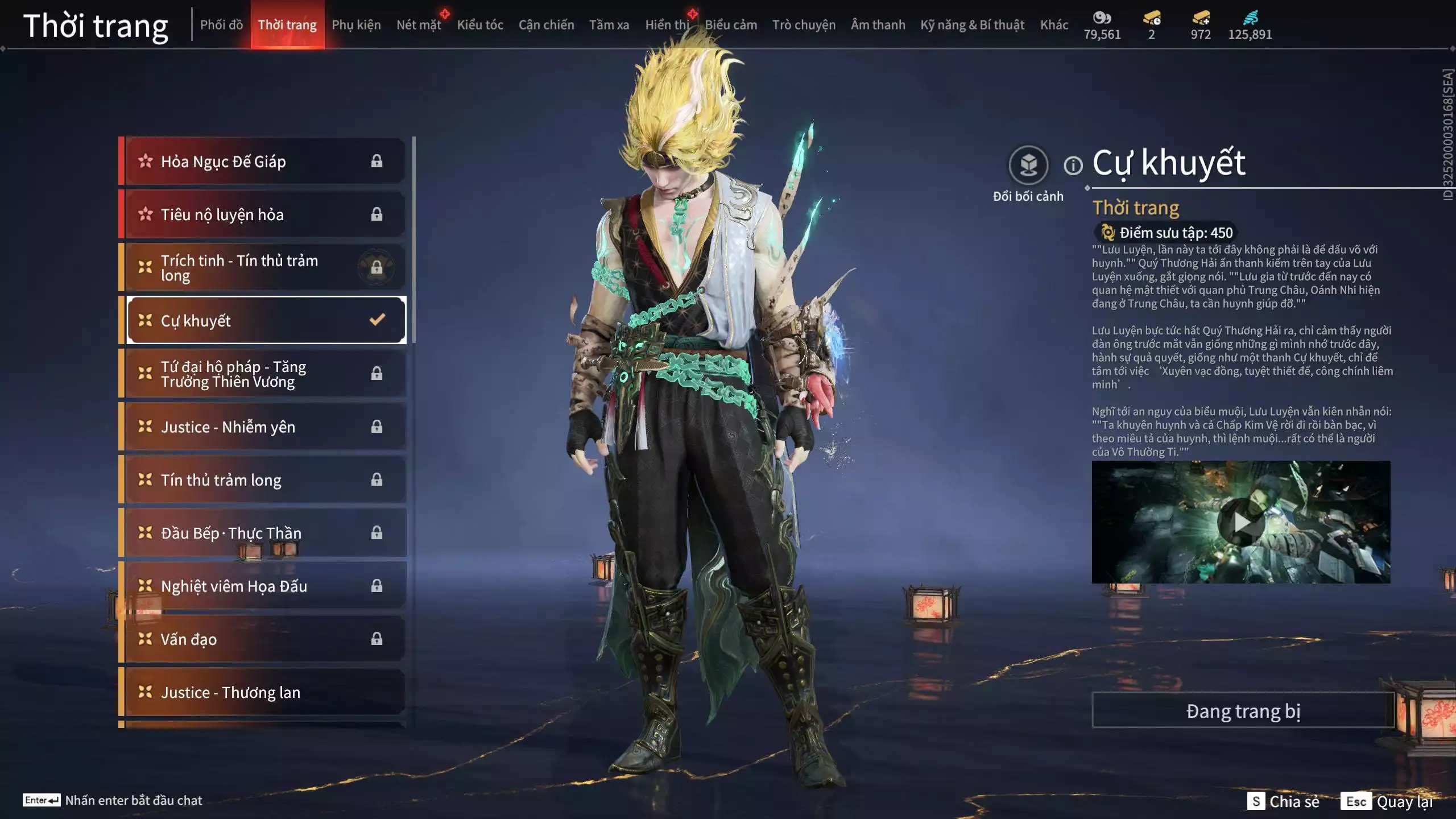Open the Kỹ năng & Bí thuật tab
This screenshot has height=819, width=1456.
coord(972,25)
